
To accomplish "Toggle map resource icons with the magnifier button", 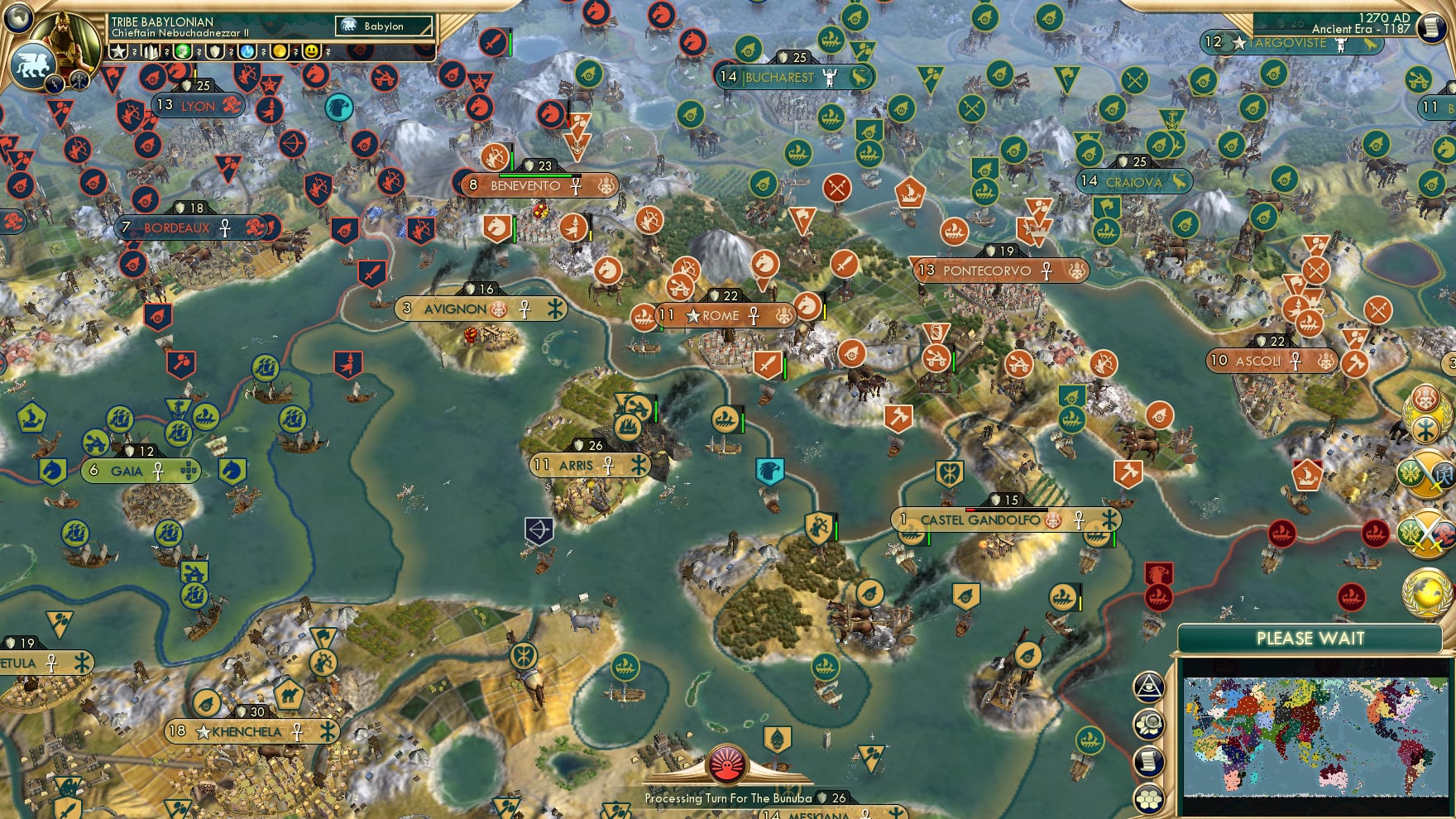I will pyautogui.click(x=1150, y=724).
